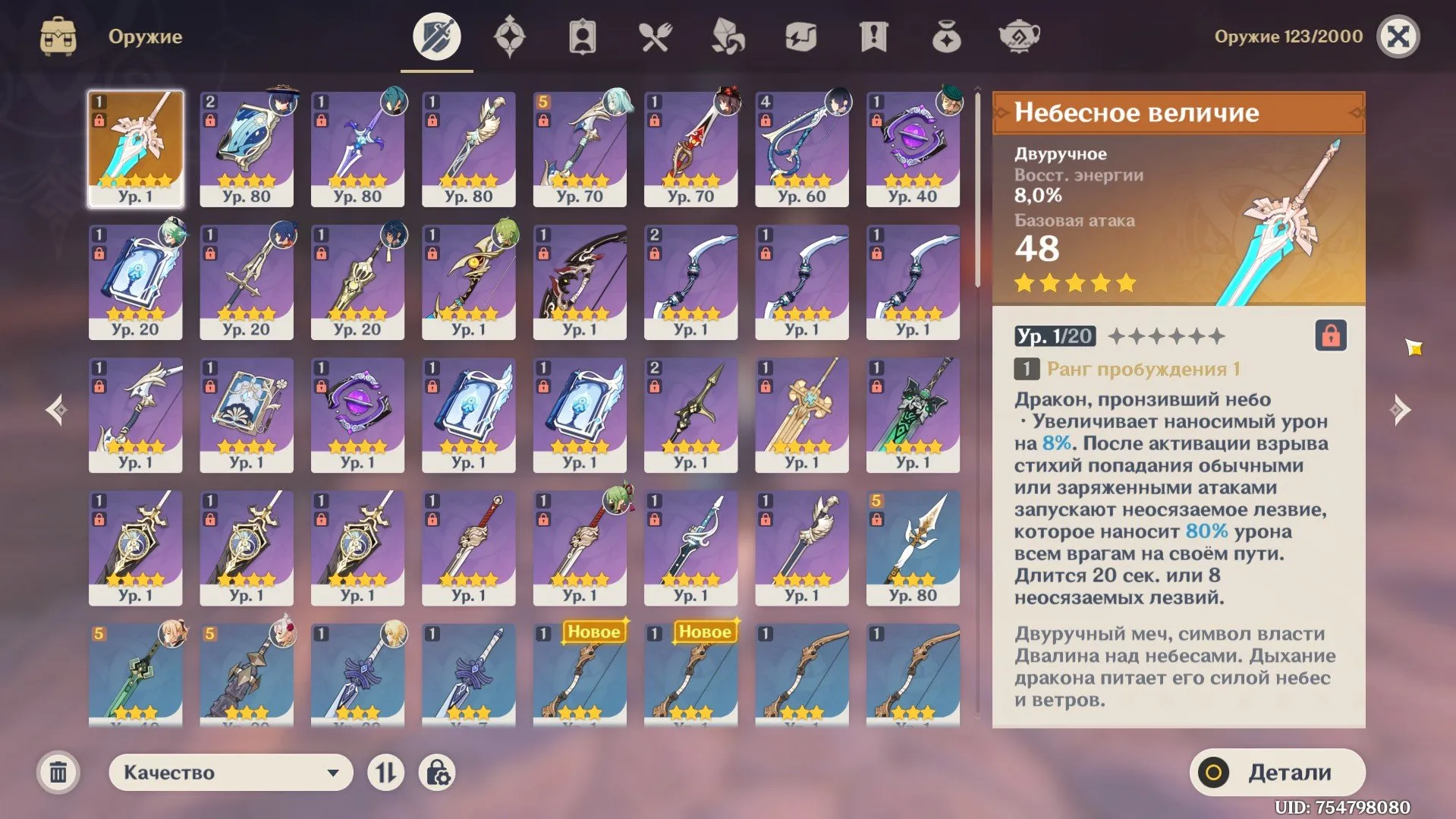Open the Artifacts category icon
Viewport: 1456px width, 819px height.
[510, 35]
